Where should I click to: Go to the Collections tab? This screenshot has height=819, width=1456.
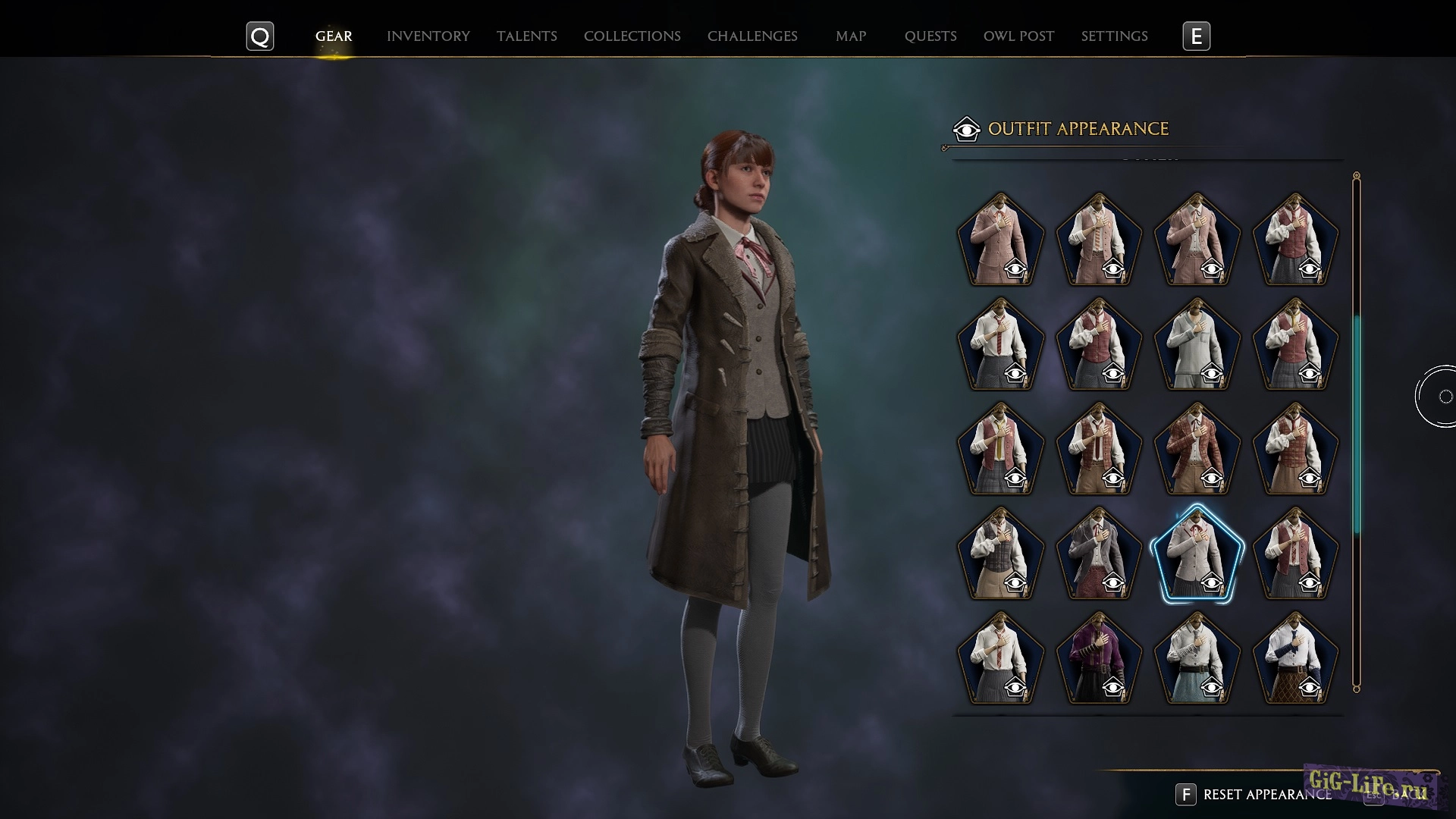click(x=632, y=36)
